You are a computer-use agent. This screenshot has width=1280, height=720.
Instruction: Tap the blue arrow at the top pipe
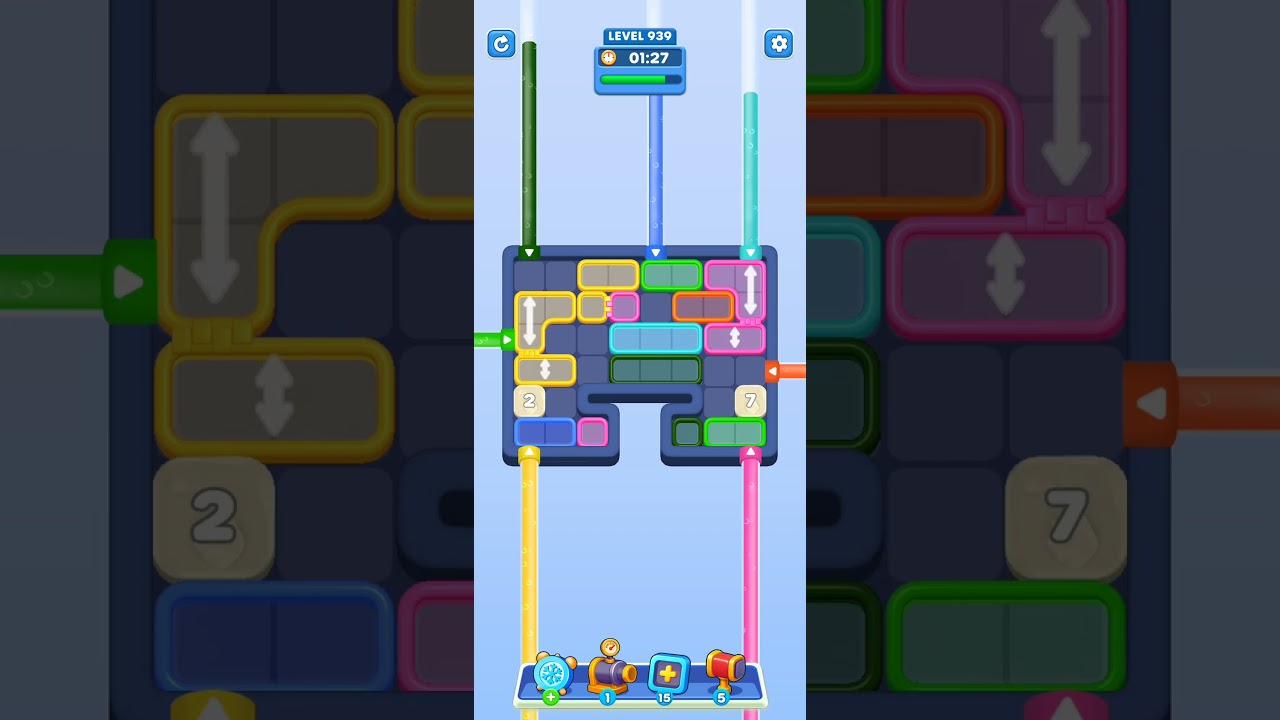[657, 253]
